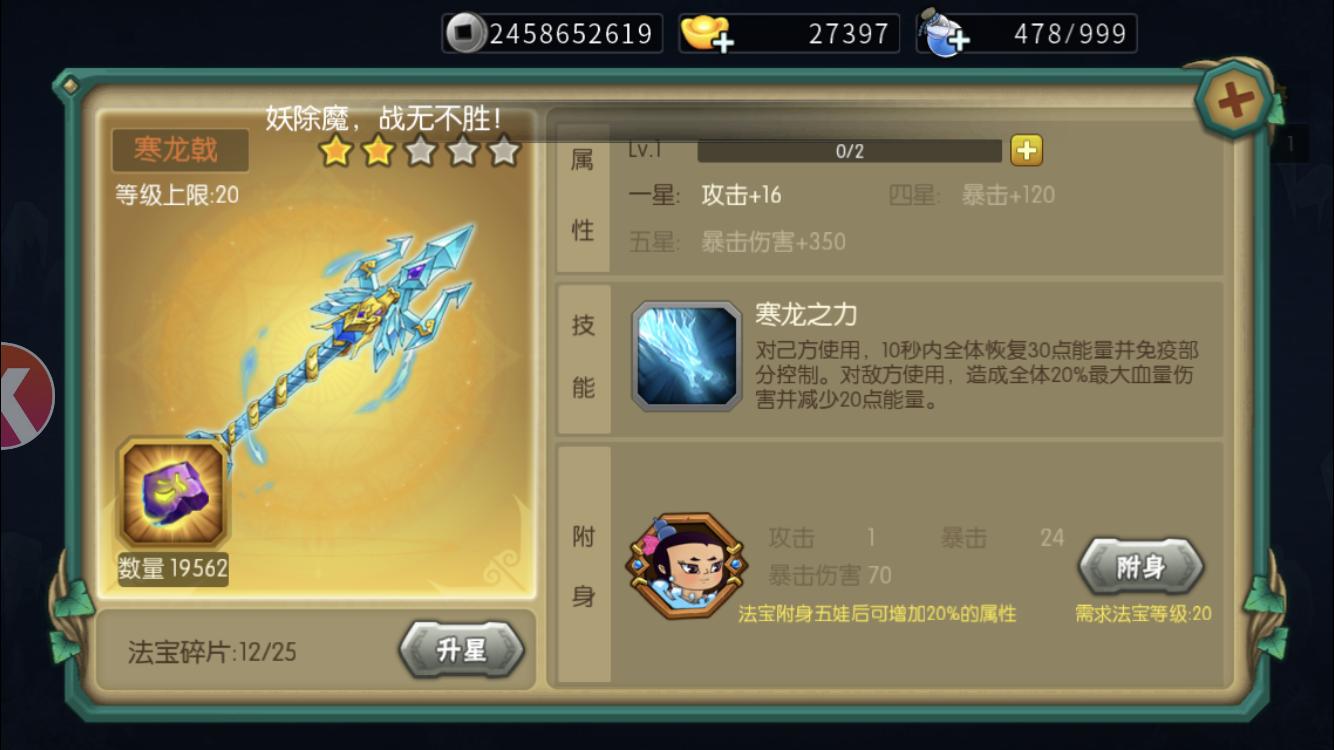Click the red plus emblem in top right corner
Viewport: 1334px width, 750px height.
coord(1233,99)
